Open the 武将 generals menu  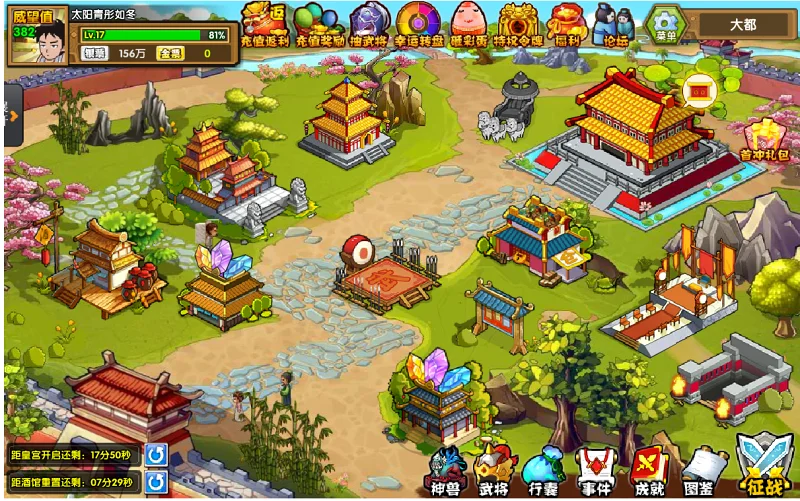[494, 472]
